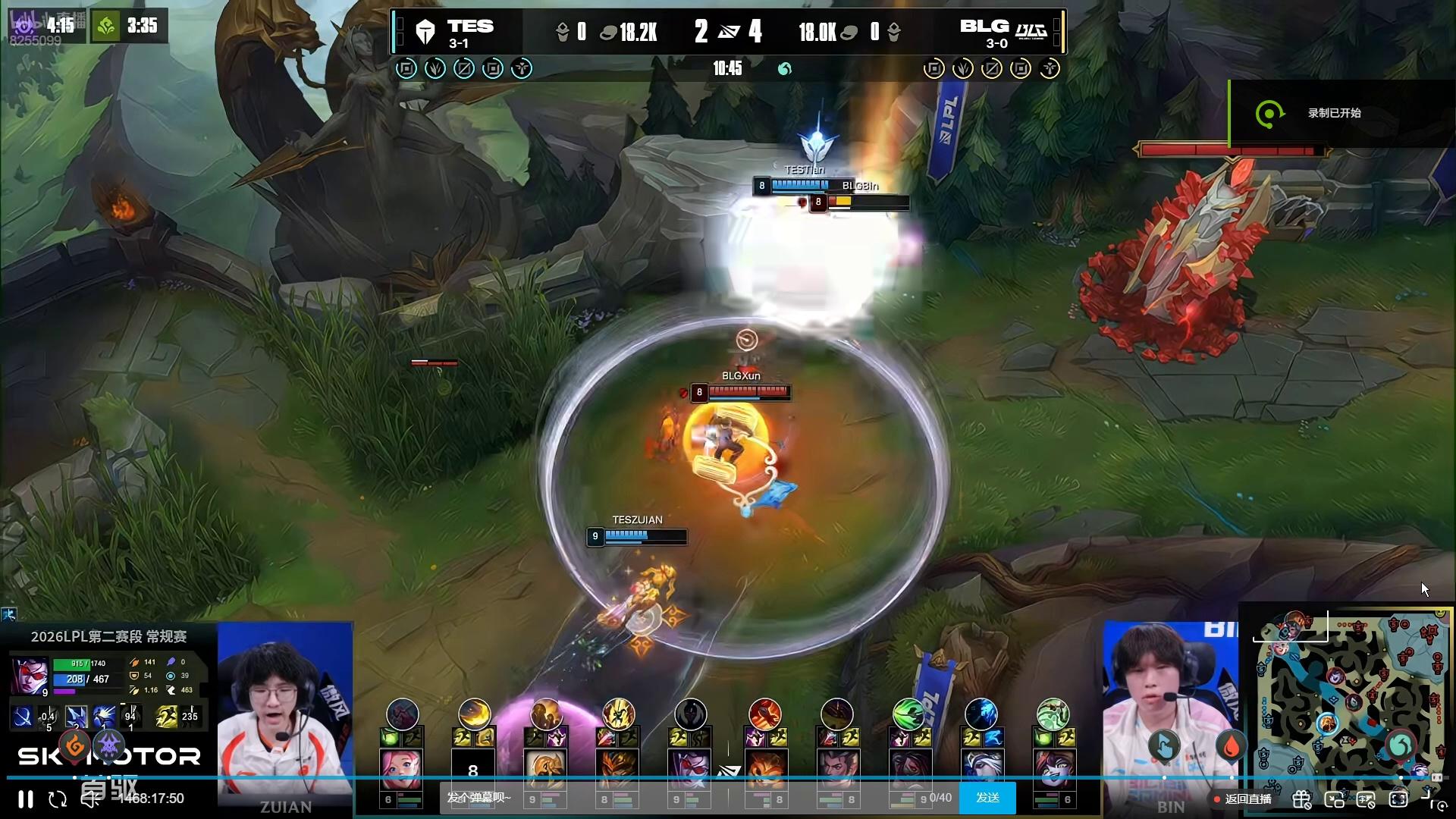This screenshot has height=819, width=1456.
Task: Choose the white-haired champion portrait on BLG's side
Action: 981,769
